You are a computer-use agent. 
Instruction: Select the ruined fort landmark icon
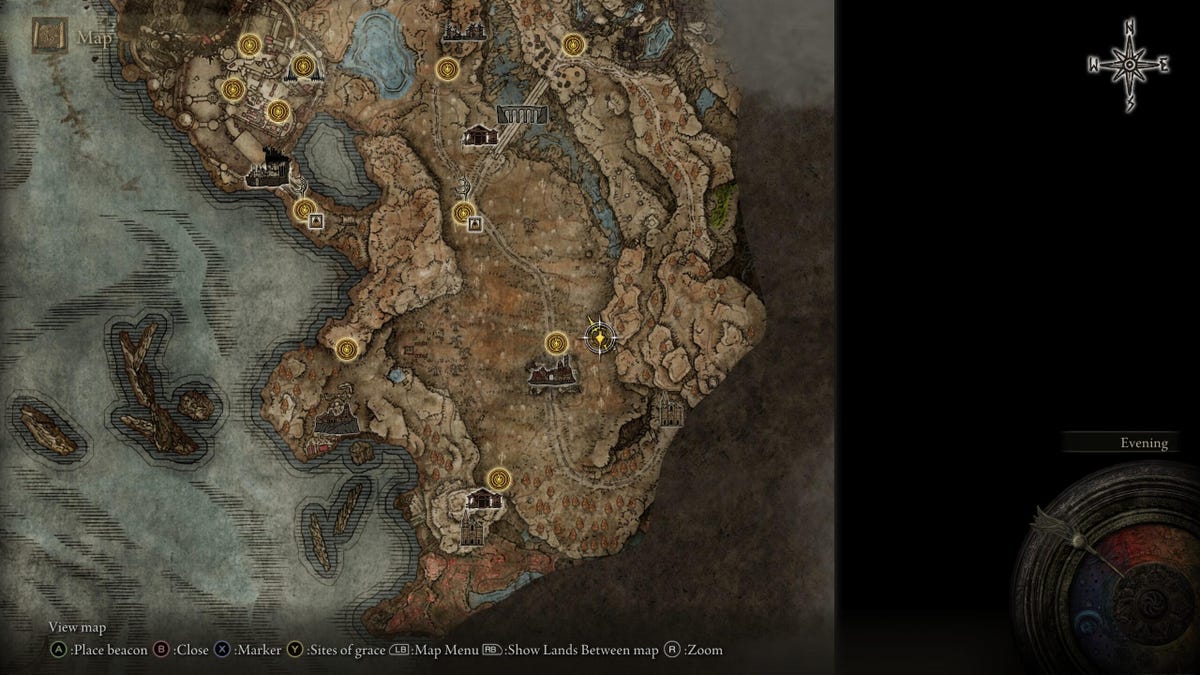point(551,375)
